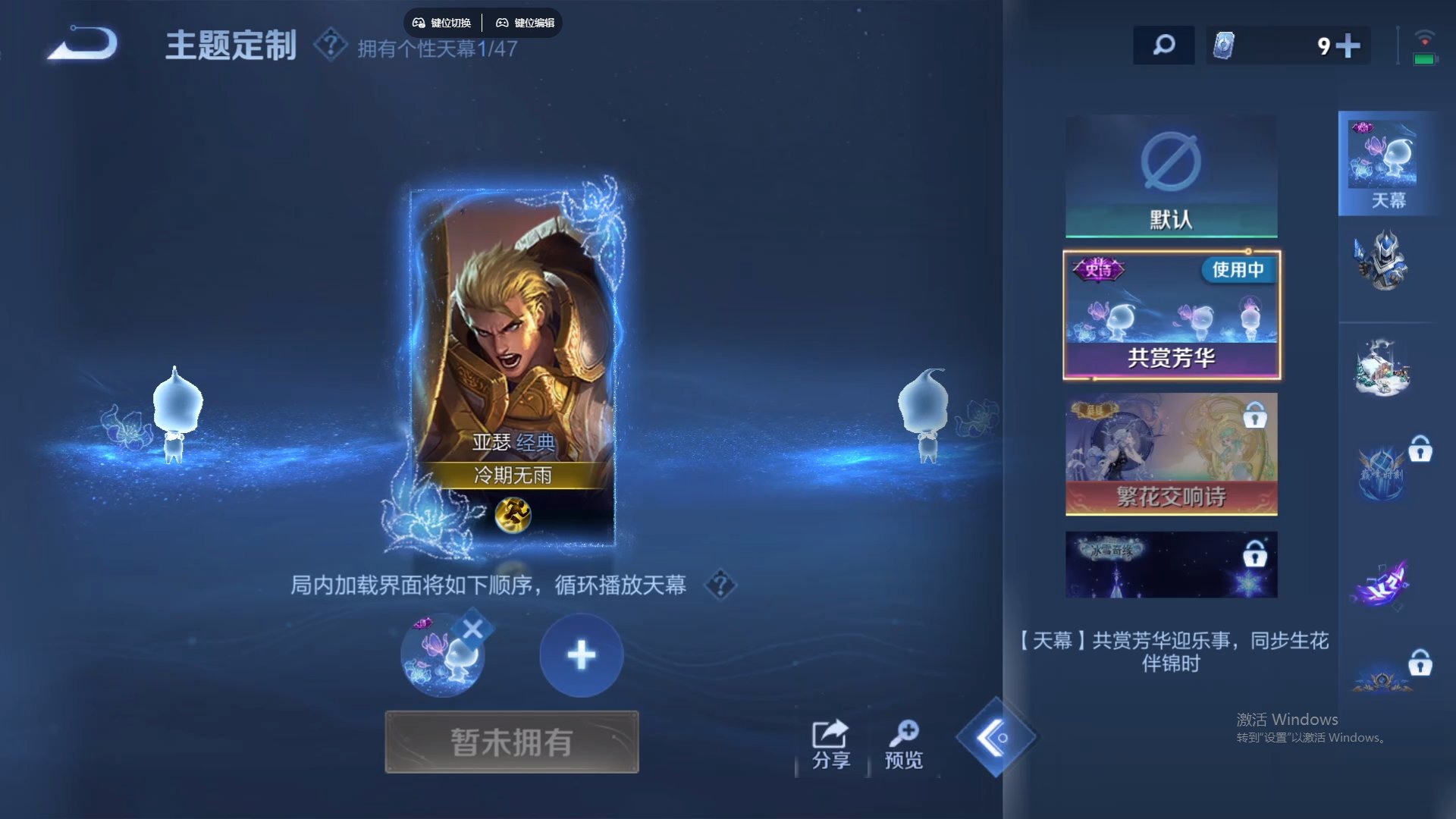
Task: Click the question mark next to loading order text
Action: pyautogui.click(x=719, y=585)
